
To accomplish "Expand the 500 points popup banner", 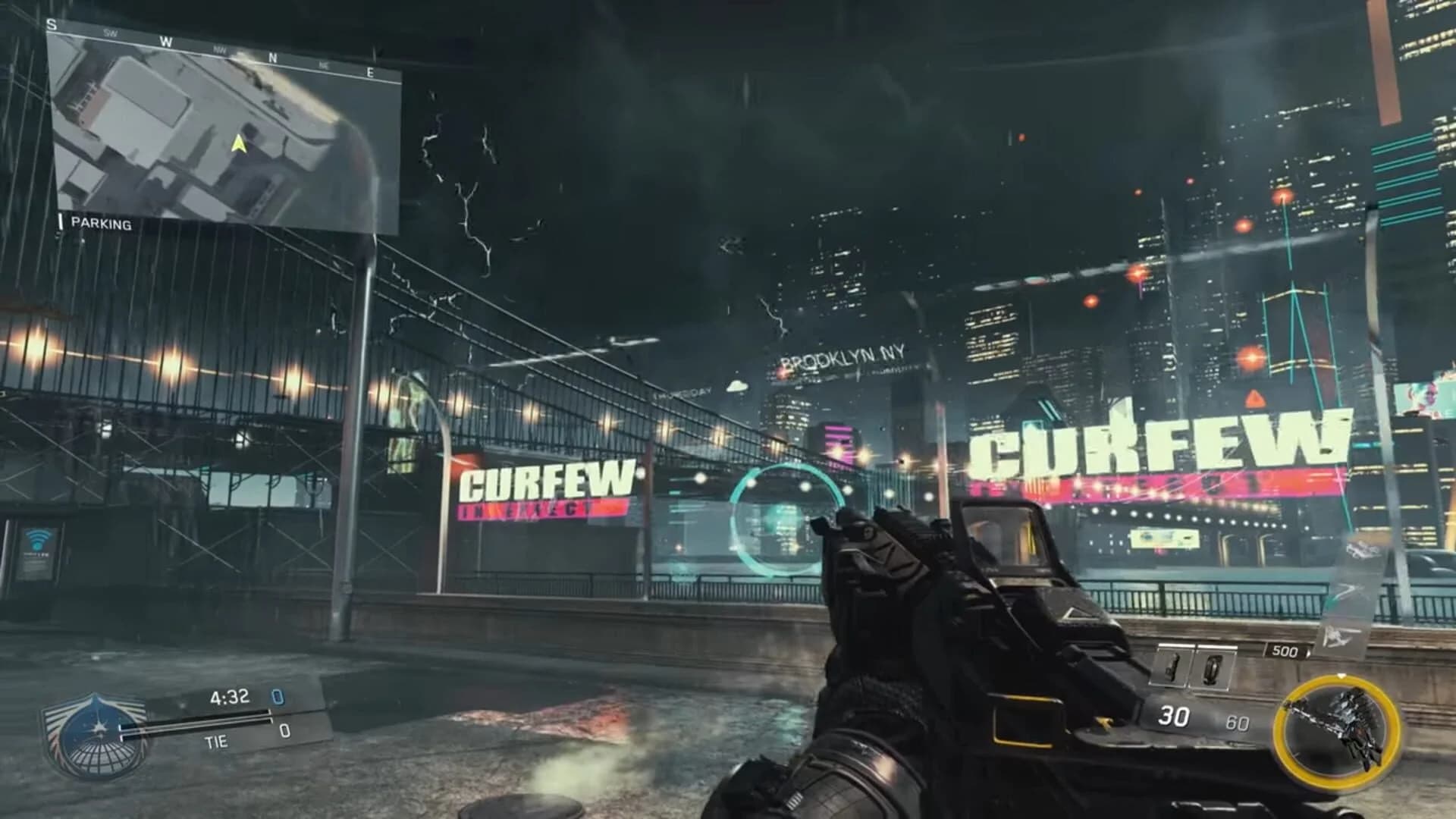I will [1285, 650].
